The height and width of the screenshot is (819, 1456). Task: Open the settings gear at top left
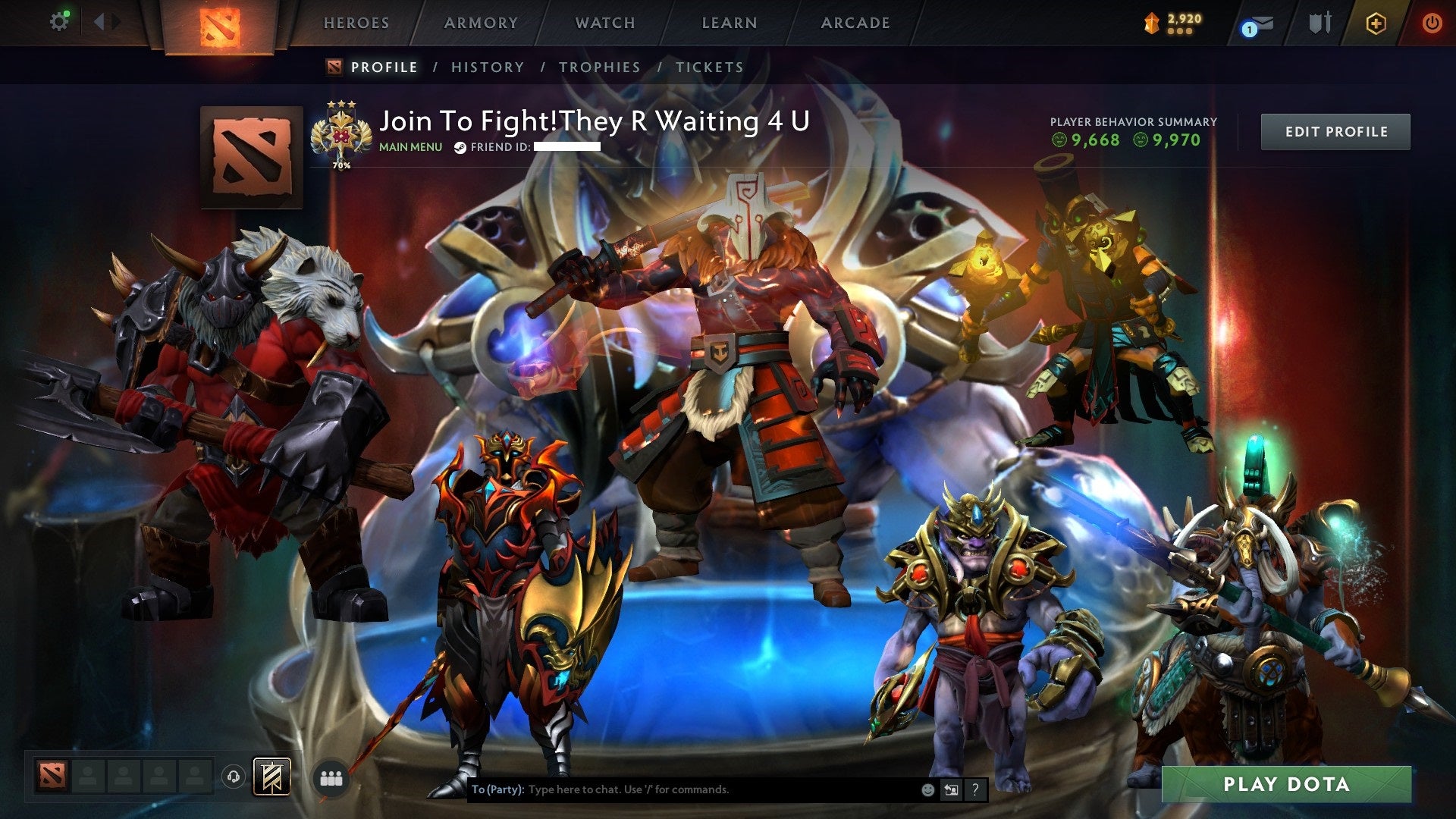click(59, 20)
